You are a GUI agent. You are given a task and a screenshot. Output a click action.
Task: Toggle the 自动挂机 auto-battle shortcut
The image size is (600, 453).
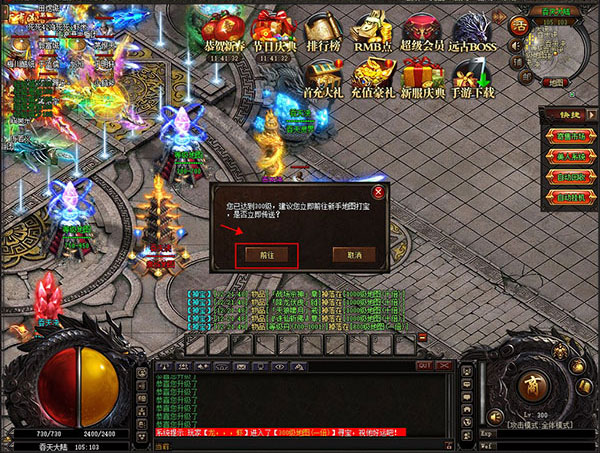(570, 195)
